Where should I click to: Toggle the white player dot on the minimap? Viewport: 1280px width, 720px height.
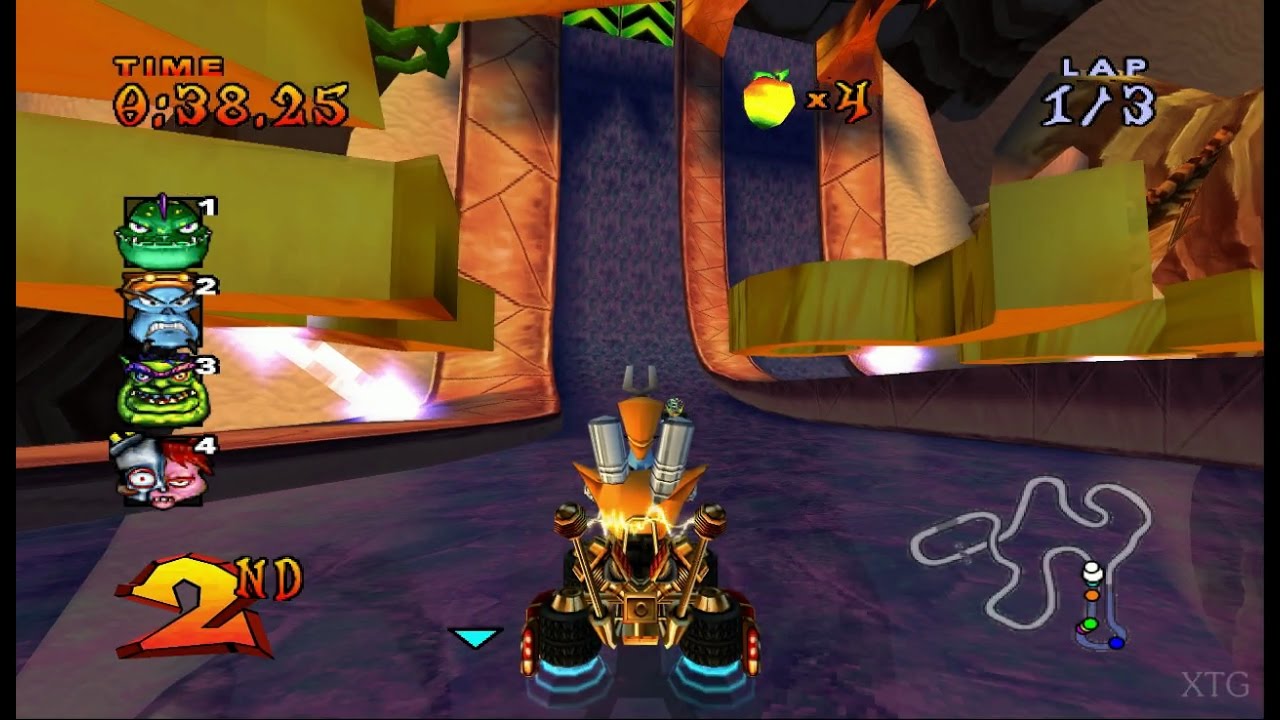click(x=1091, y=570)
